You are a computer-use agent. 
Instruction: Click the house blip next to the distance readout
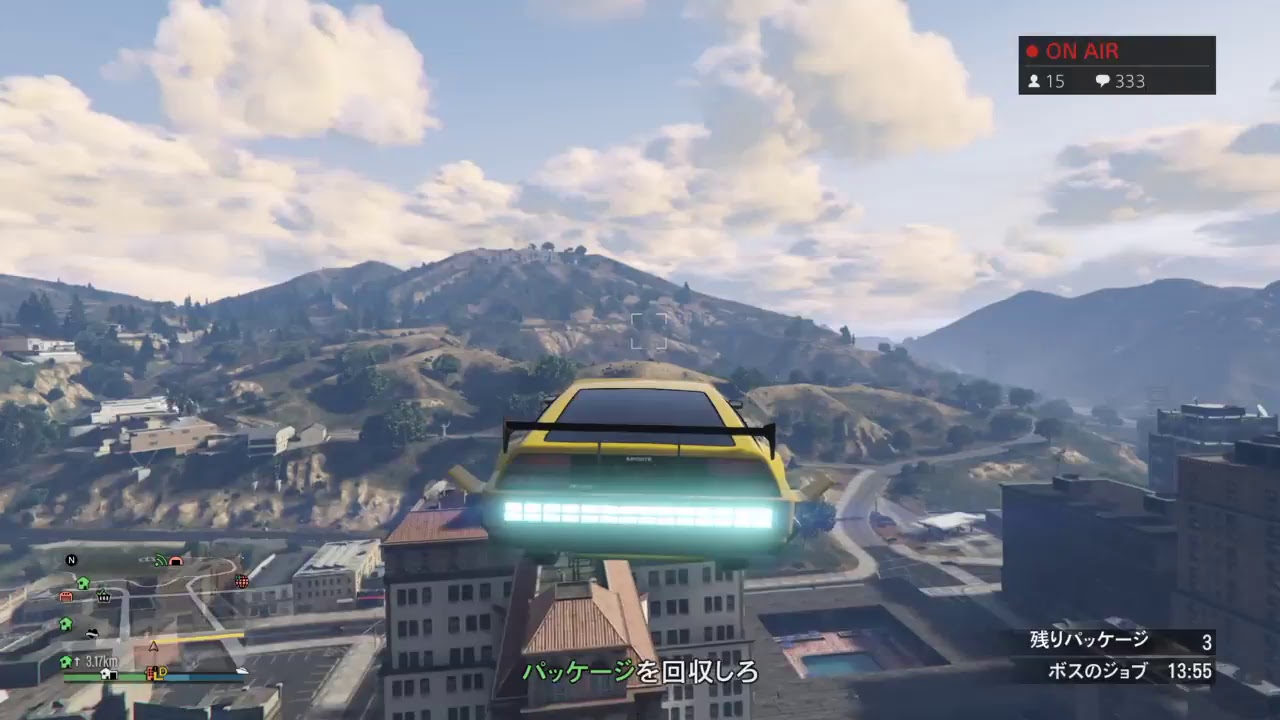pyautogui.click(x=64, y=660)
